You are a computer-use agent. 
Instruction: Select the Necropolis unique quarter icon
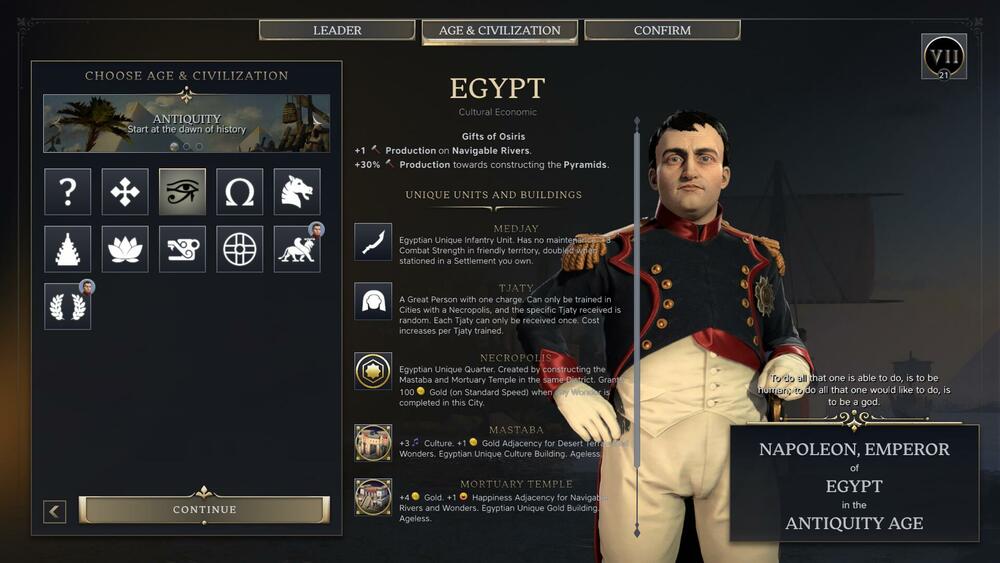coord(373,371)
